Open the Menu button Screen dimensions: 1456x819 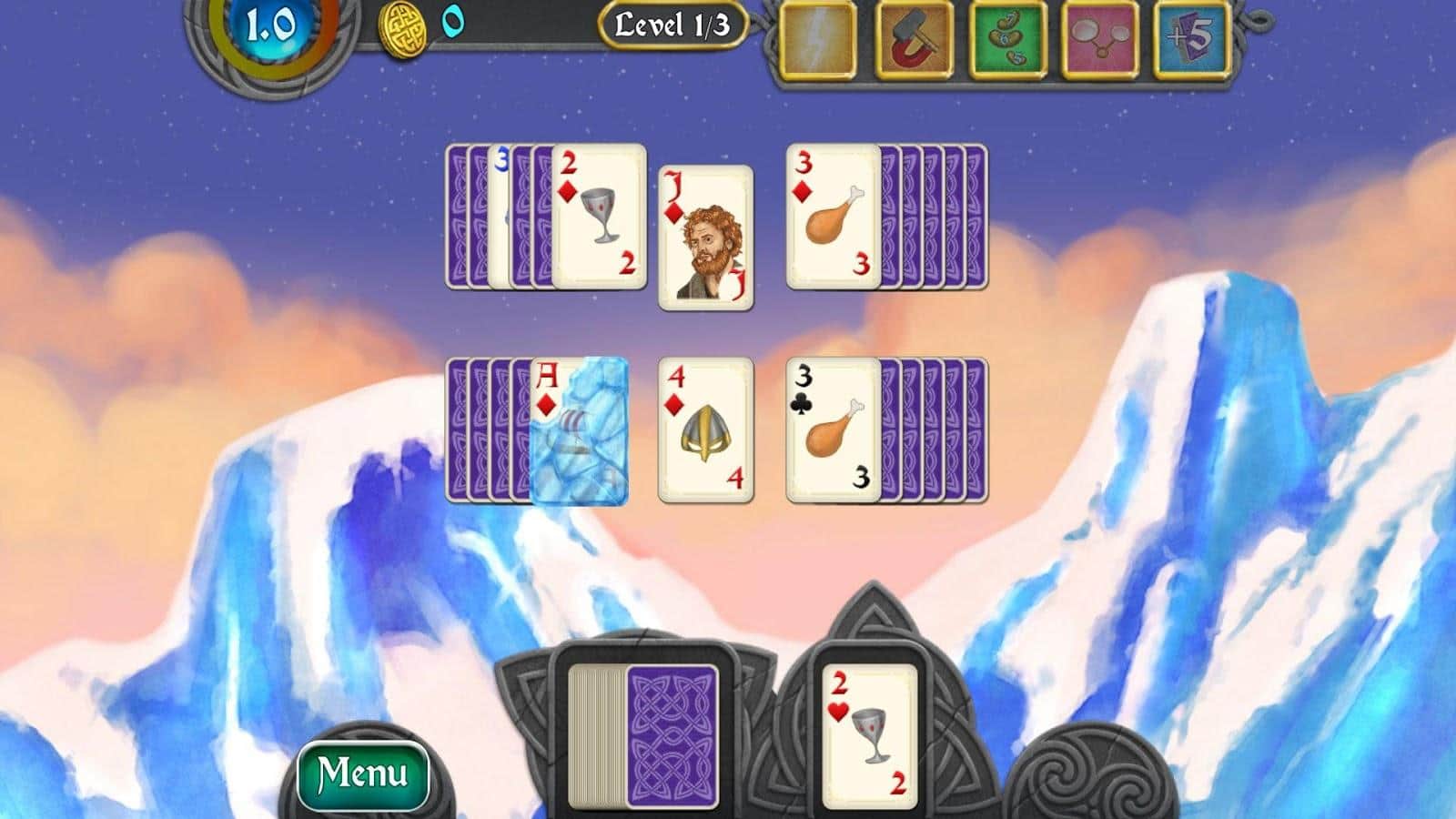tap(363, 774)
